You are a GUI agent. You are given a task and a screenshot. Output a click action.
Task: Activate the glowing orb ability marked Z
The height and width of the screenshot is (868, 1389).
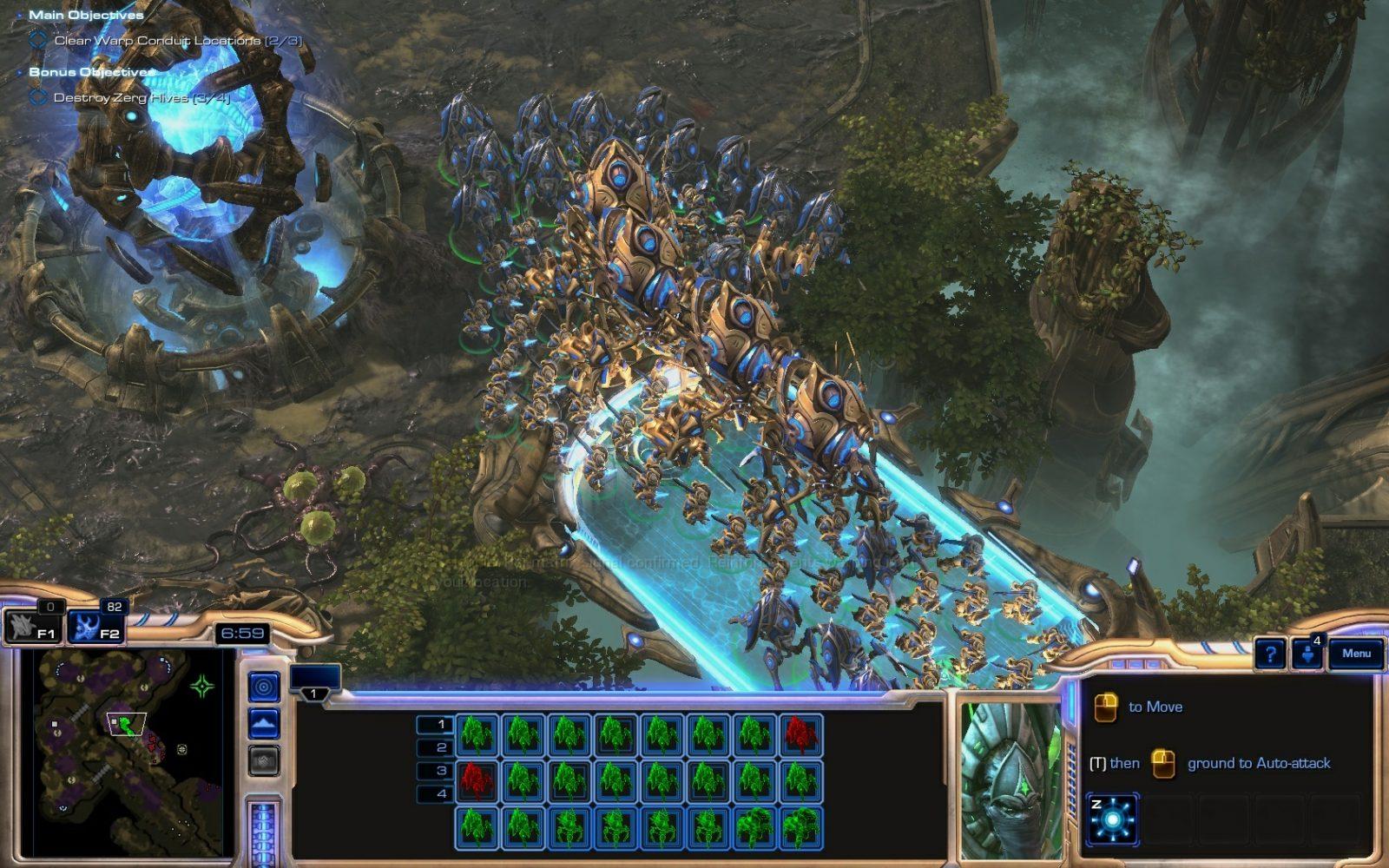(x=1112, y=819)
